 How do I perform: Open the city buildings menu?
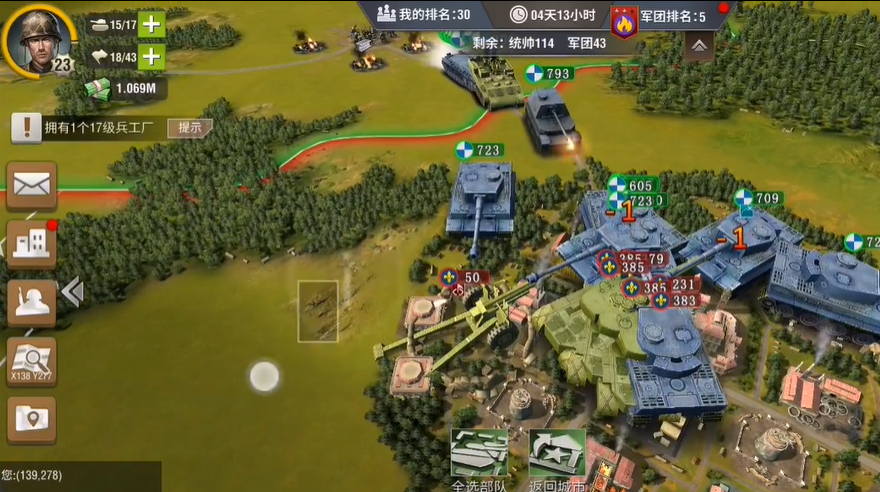point(32,244)
